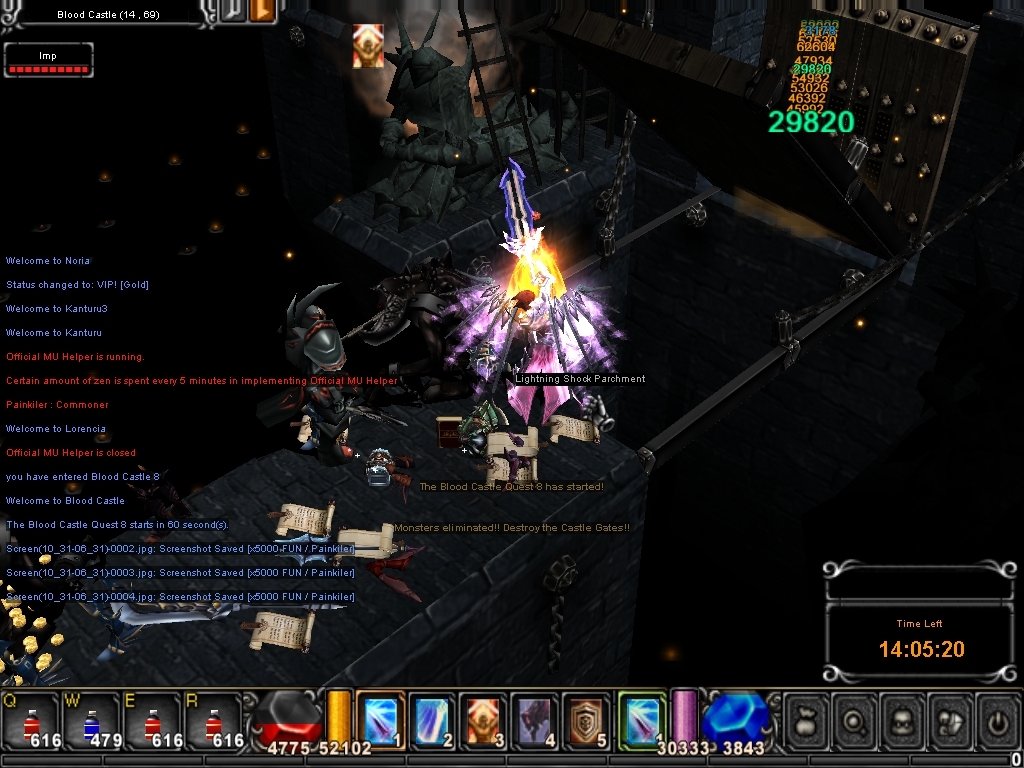
Task: Use the red potion in slot Q
Action: point(31,722)
